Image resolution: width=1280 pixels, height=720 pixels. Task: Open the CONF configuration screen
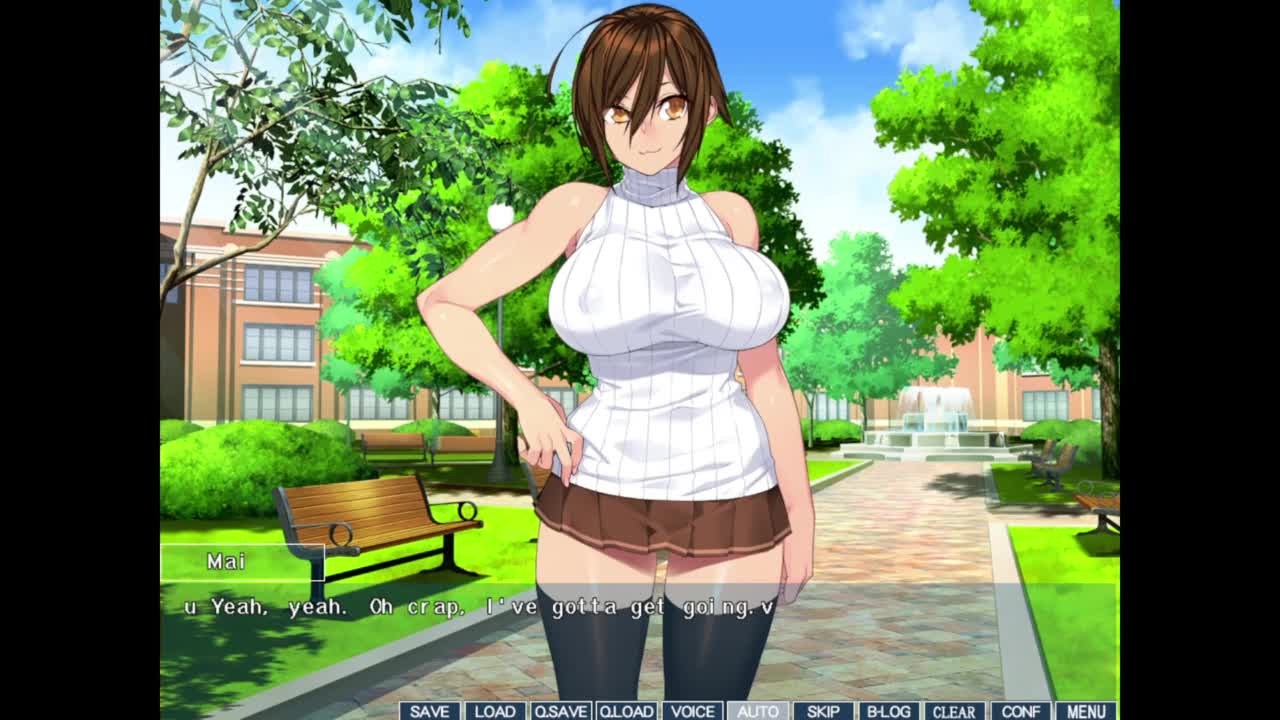(x=1020, y=711)
